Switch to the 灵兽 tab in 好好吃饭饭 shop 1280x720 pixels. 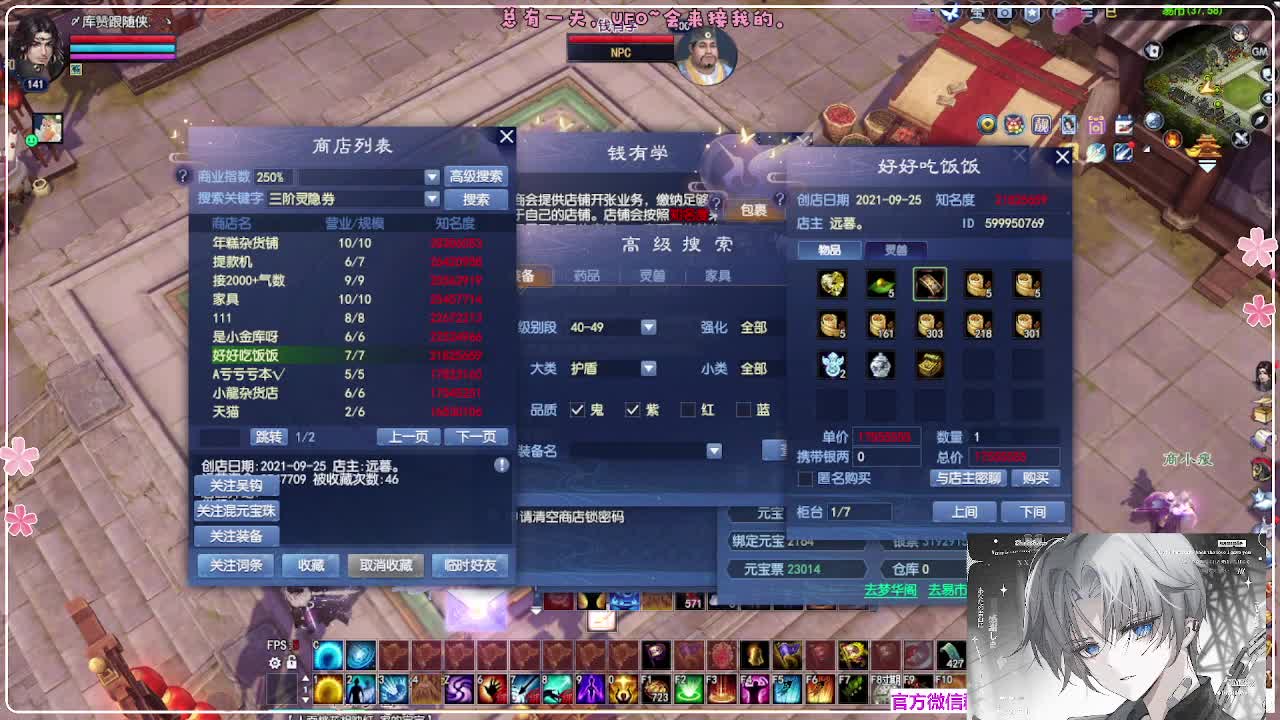pyautogui.click(x=897, y=250)
